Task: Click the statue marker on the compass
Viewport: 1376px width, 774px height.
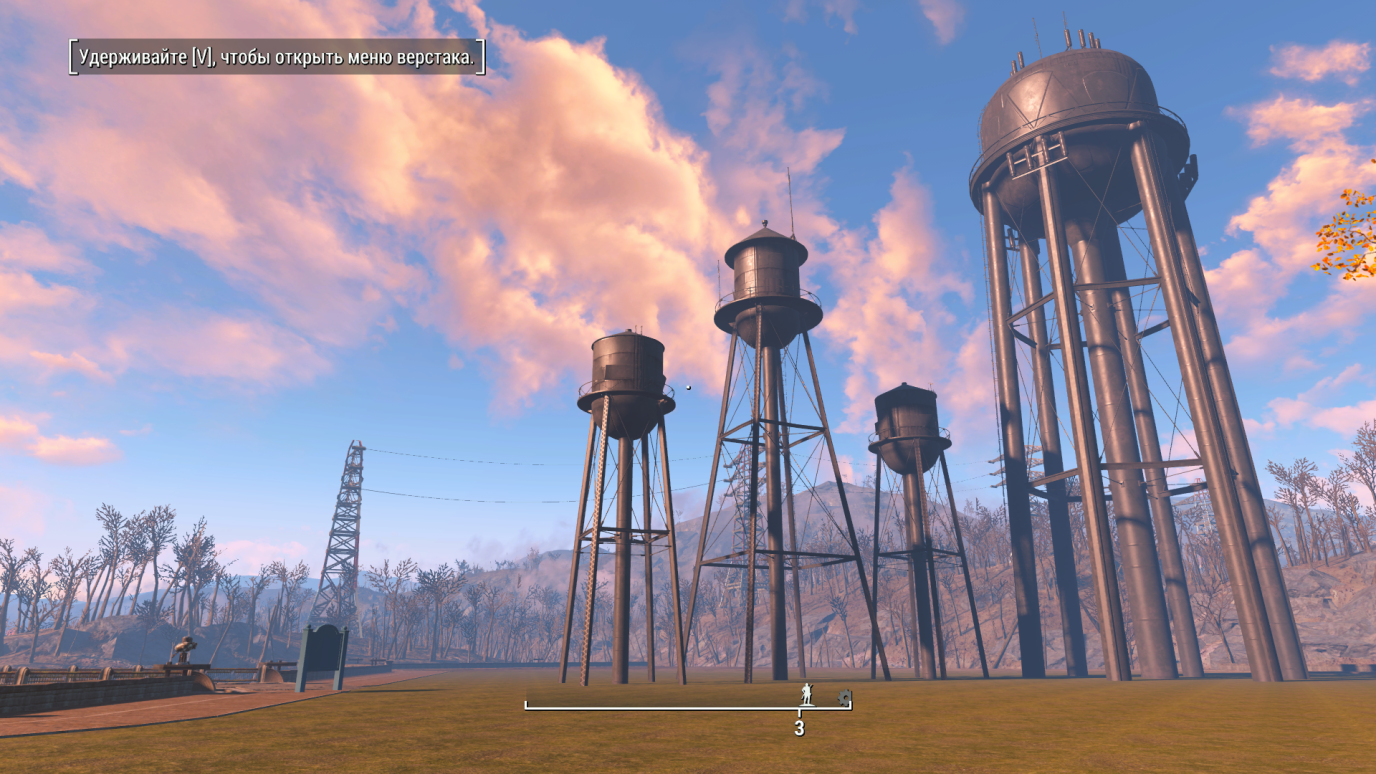Action: coord(806,694)
